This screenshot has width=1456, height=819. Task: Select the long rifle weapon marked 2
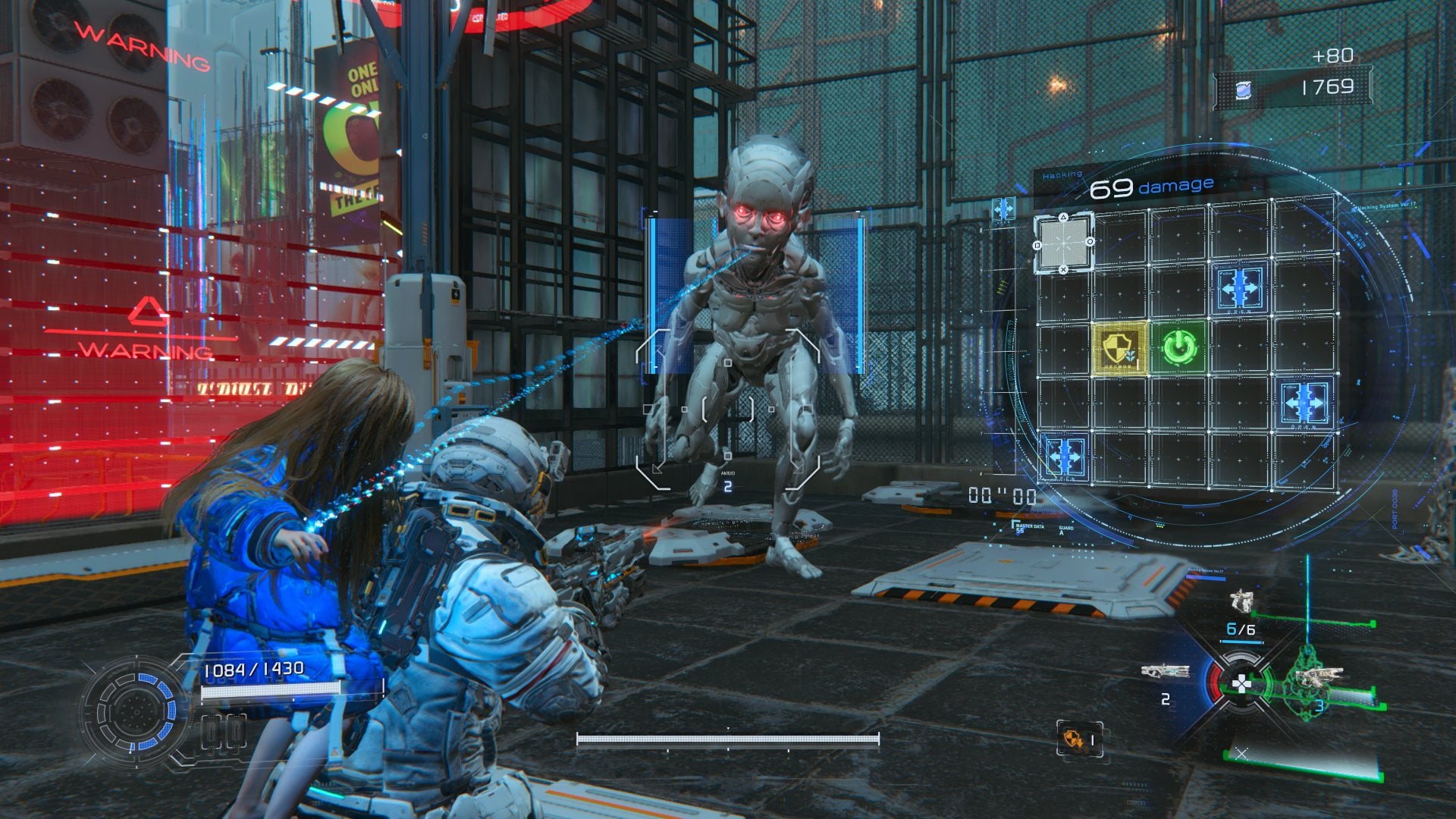pos(1165,672)
